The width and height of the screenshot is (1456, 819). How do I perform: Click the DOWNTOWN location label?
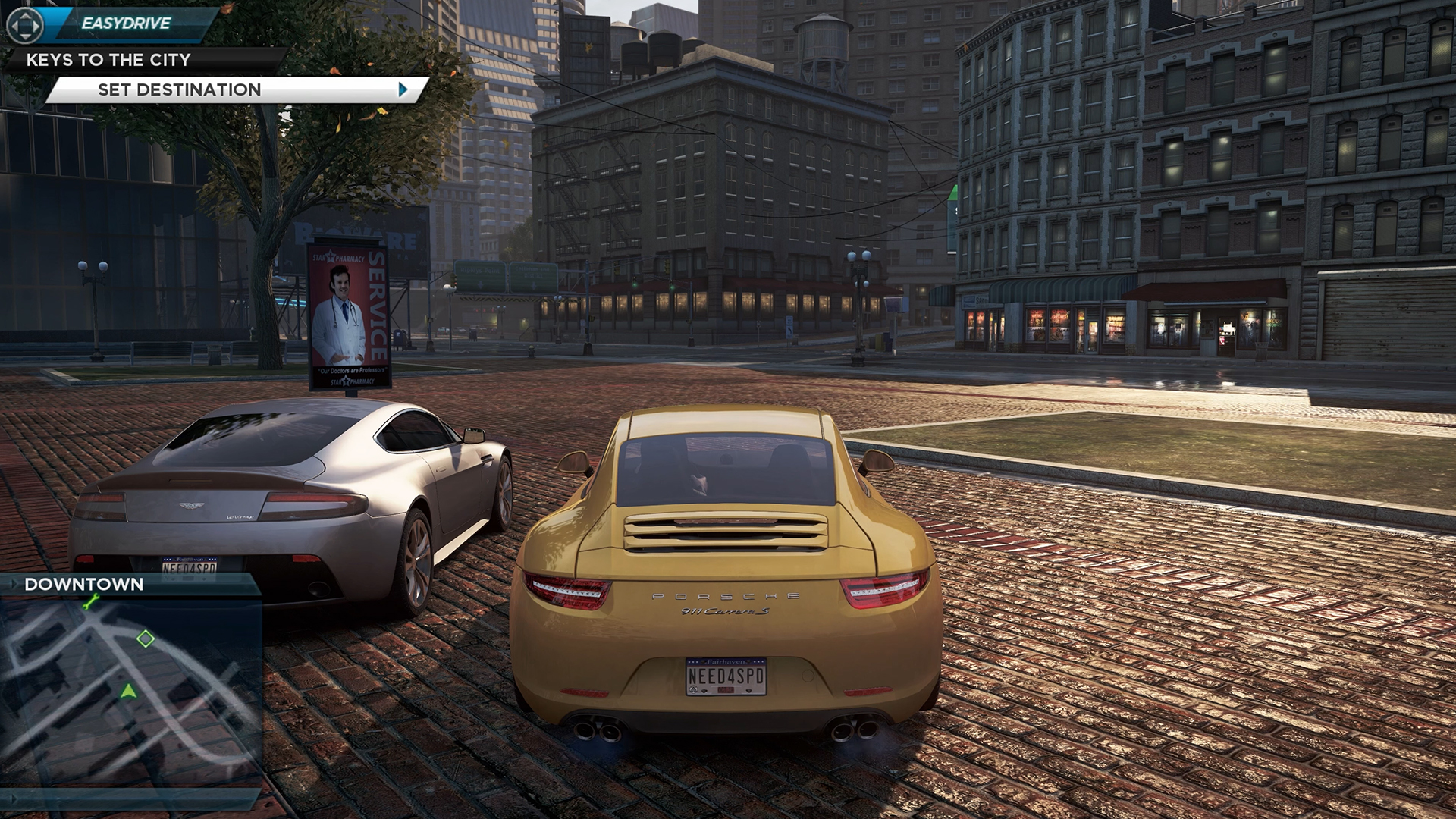click(83, 583)
